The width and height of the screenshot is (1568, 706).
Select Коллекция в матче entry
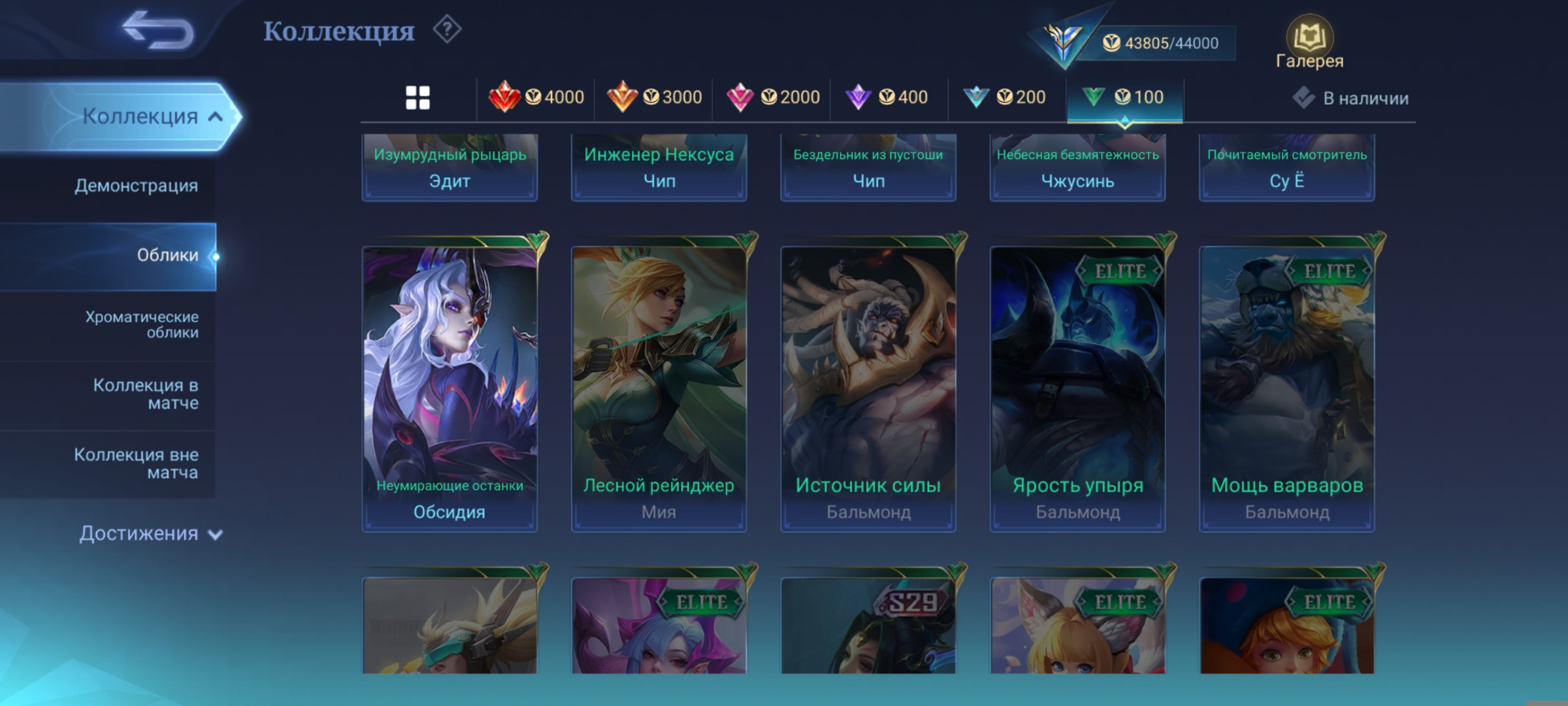point(146,394)
